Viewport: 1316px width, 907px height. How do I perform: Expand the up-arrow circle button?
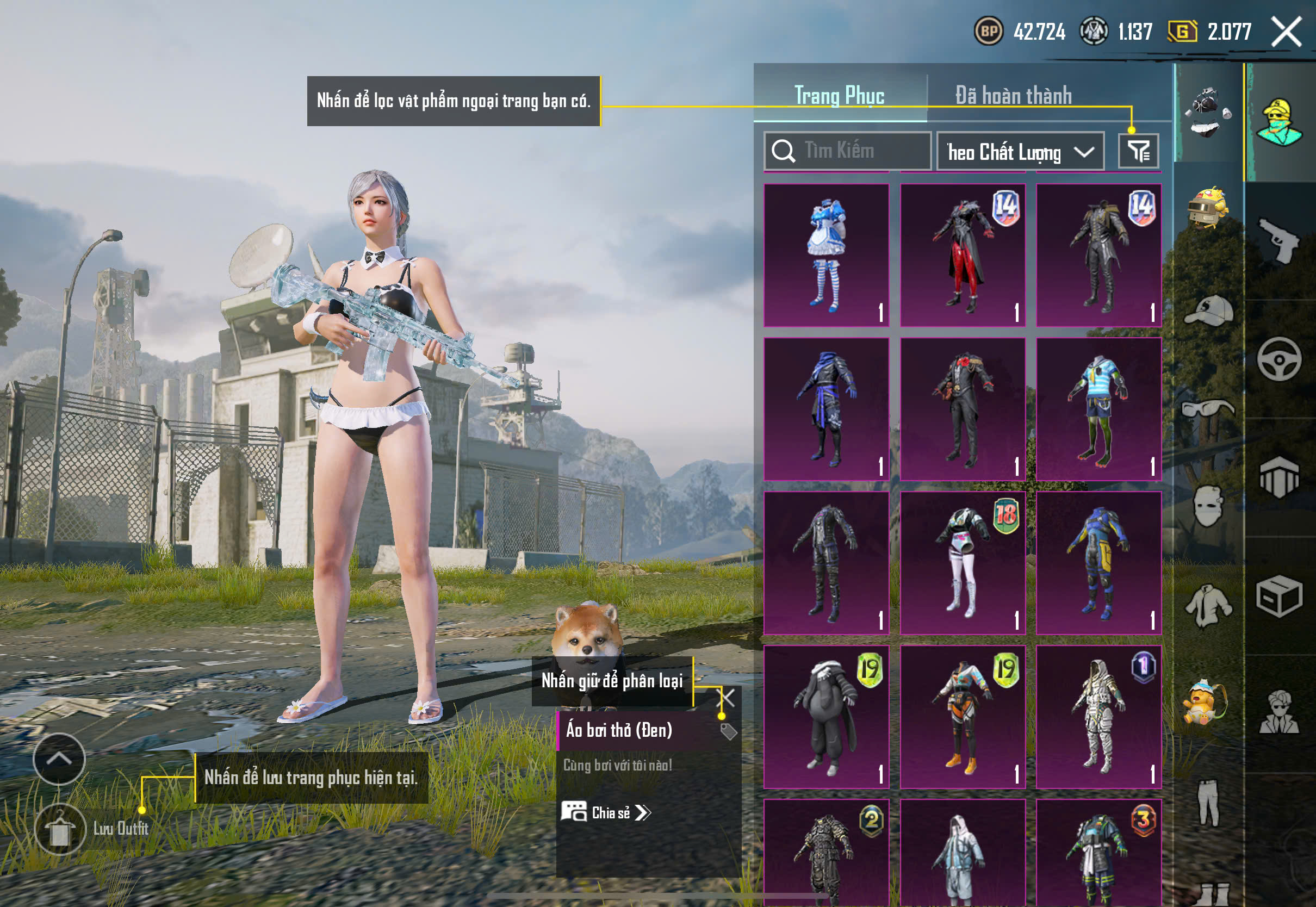(59, 759)
